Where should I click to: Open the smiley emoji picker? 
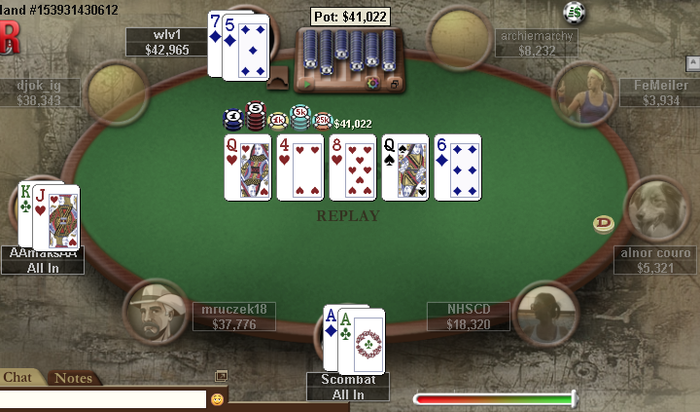point(217,399)
